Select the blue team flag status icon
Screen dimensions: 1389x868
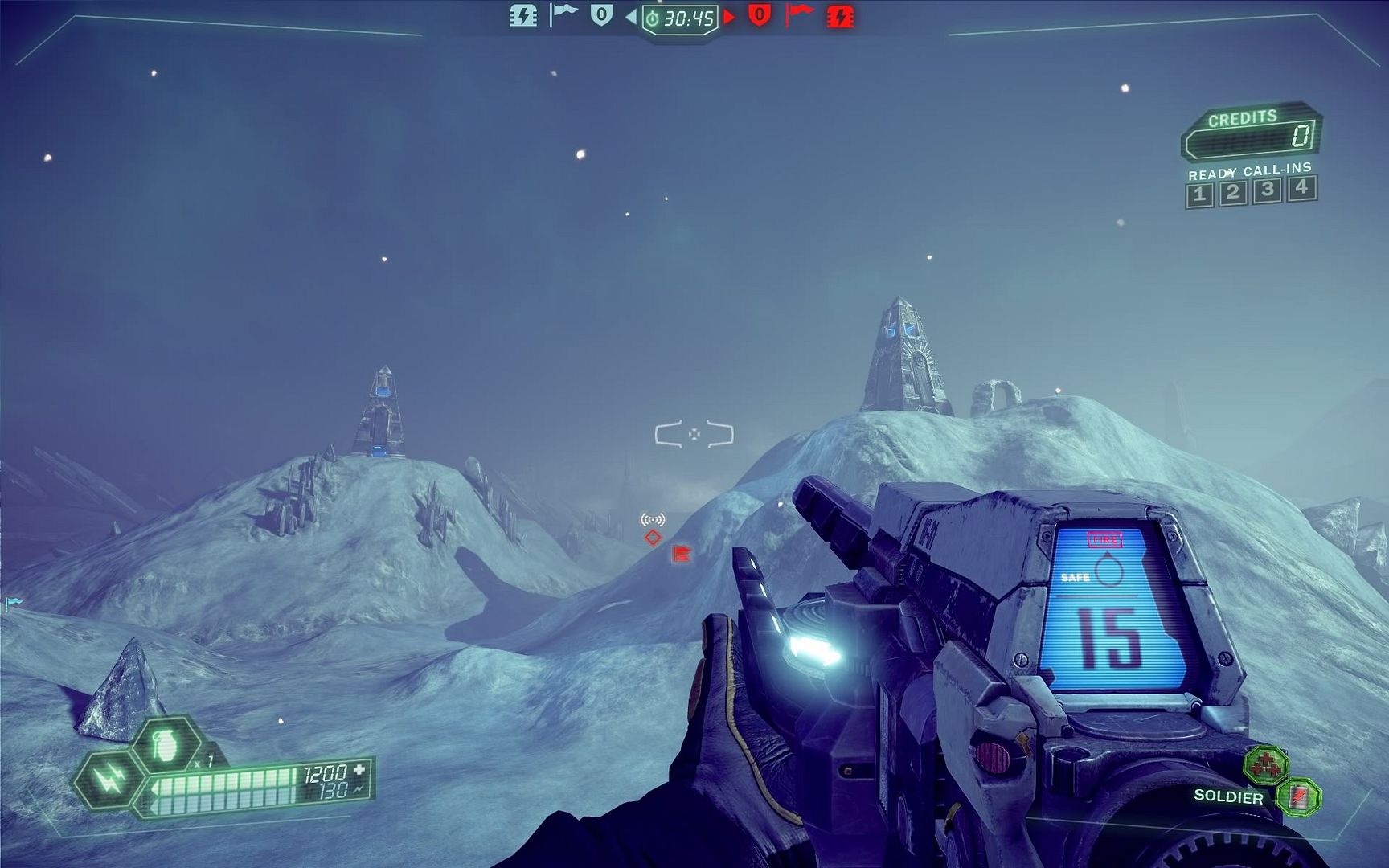[x=563, y=14]
